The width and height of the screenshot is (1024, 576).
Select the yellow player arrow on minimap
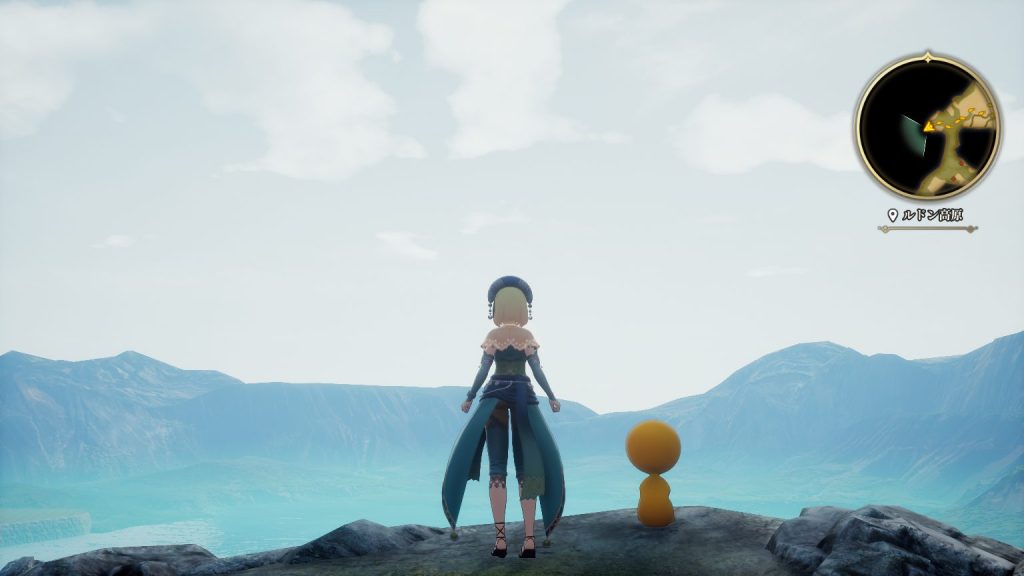click(x=929, y=127)
